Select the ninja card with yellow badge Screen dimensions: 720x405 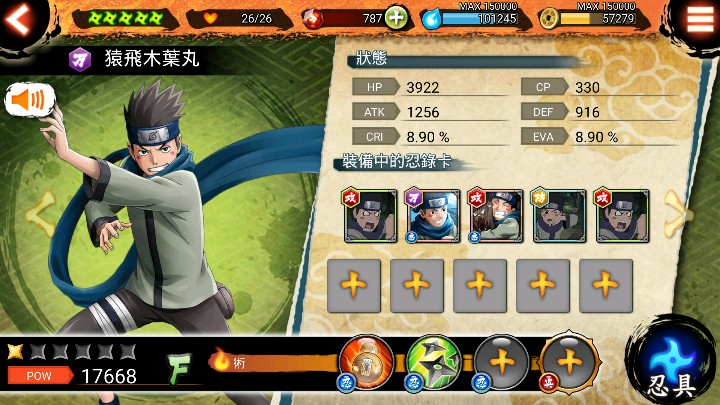click(558, 215)
